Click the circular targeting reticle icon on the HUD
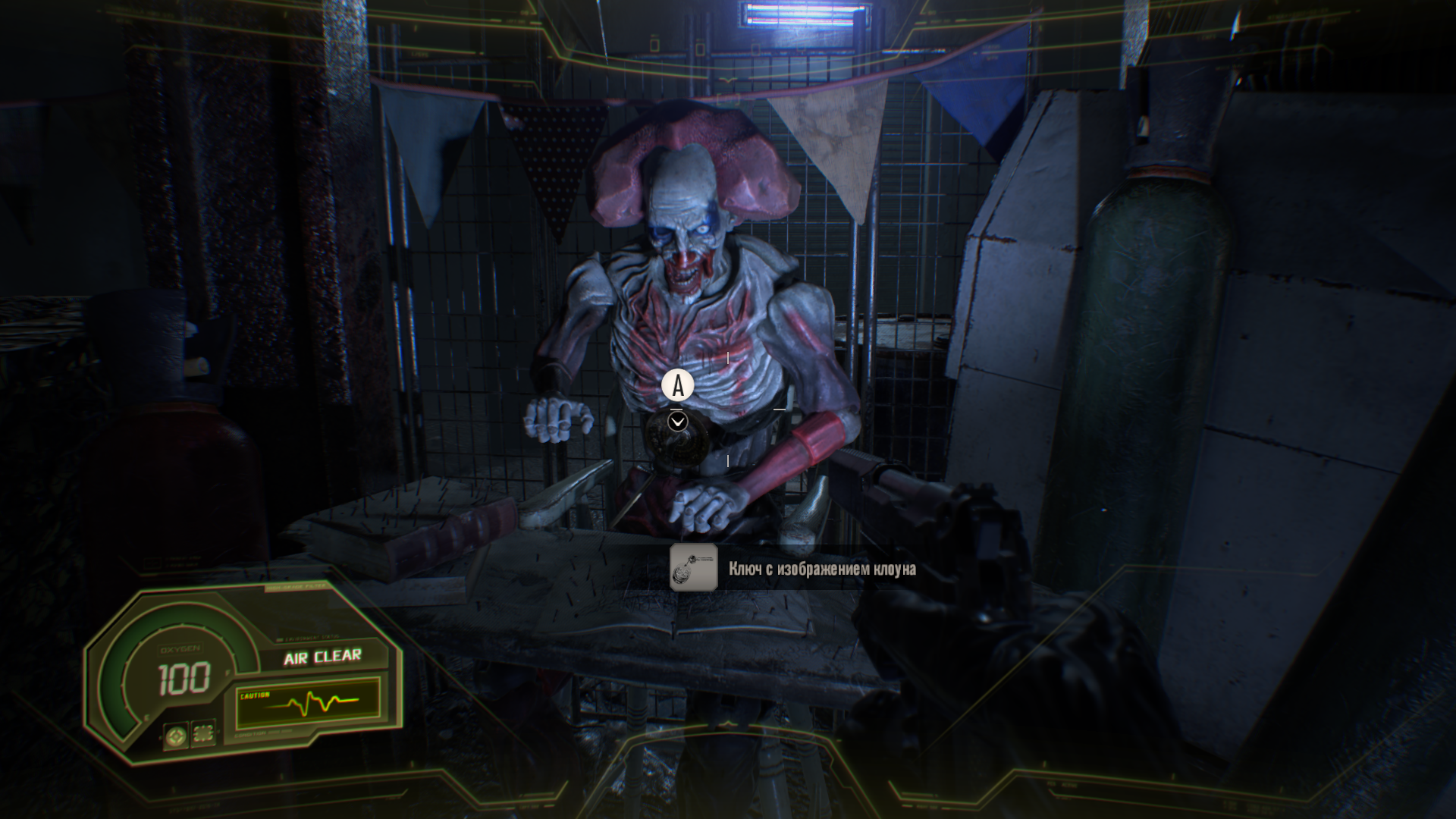1456x819 pixels. pyautogui.click(x=177, y=736)
